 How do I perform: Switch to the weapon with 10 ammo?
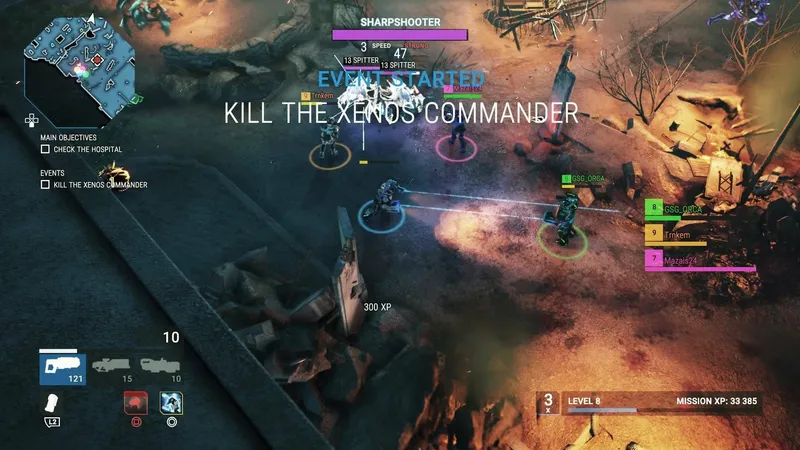click(x=160, y=366)
